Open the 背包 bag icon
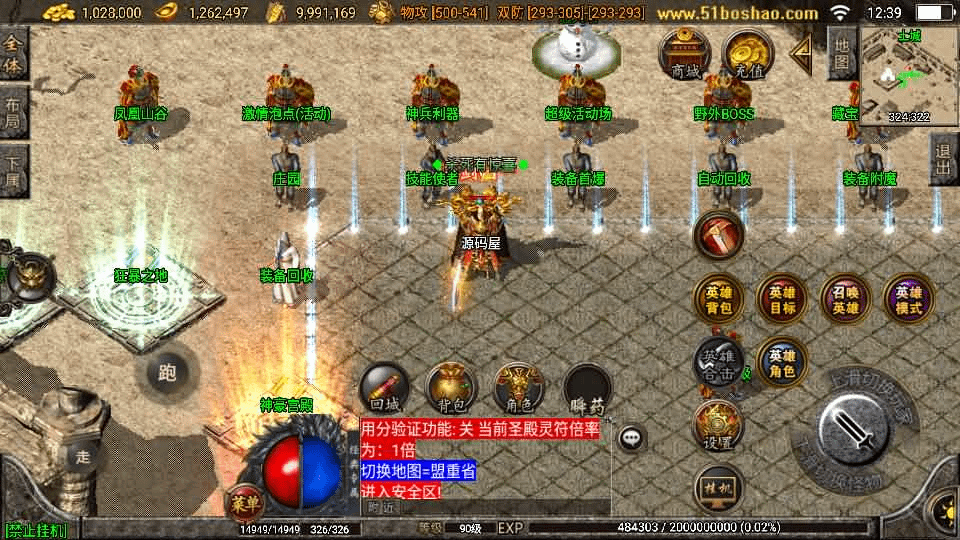Image resolution: width=960 pixels, height=540 pixels. click(x=451, y=389)
